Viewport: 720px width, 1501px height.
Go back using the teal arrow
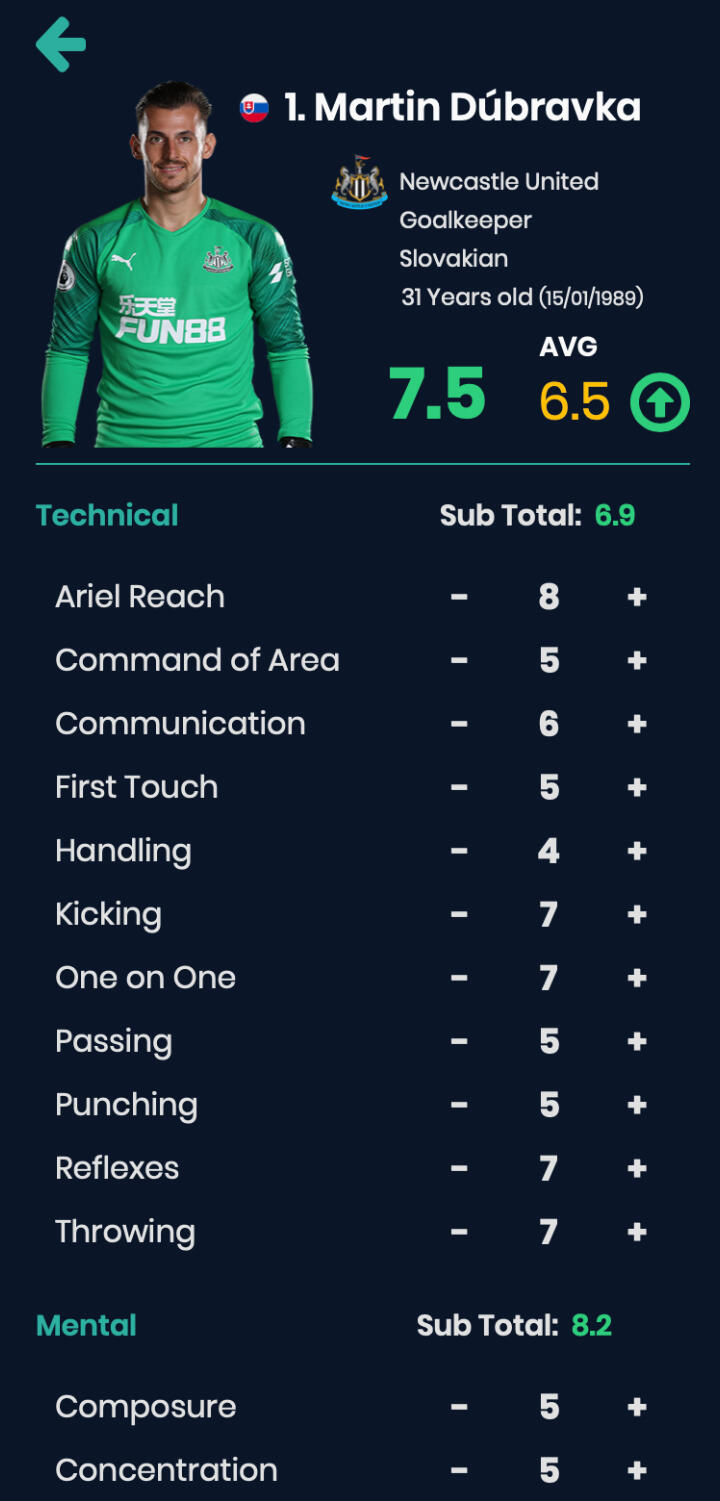(x=61, y=44)
